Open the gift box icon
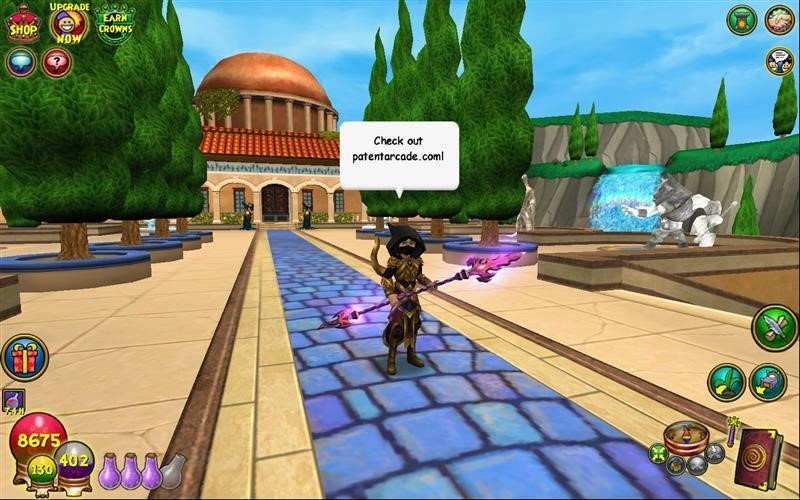800x500 pixels. click(24, 359)
